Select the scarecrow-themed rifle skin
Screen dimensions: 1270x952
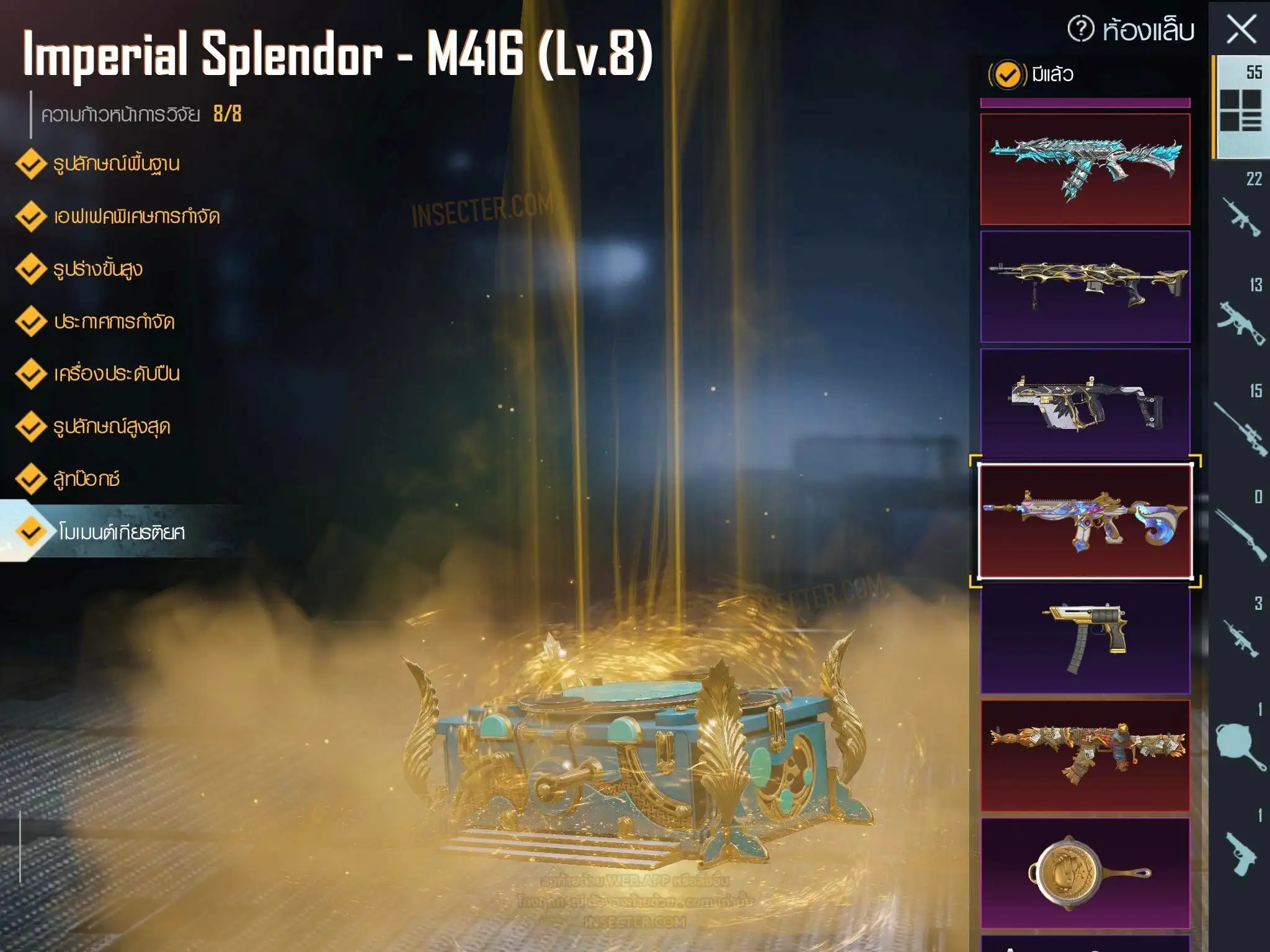(x=1085, y=756)
